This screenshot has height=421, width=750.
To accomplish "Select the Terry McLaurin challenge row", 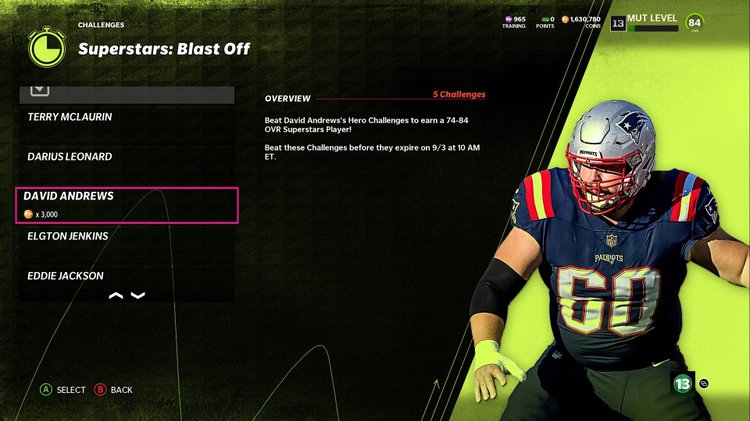I will click(126, 117).
